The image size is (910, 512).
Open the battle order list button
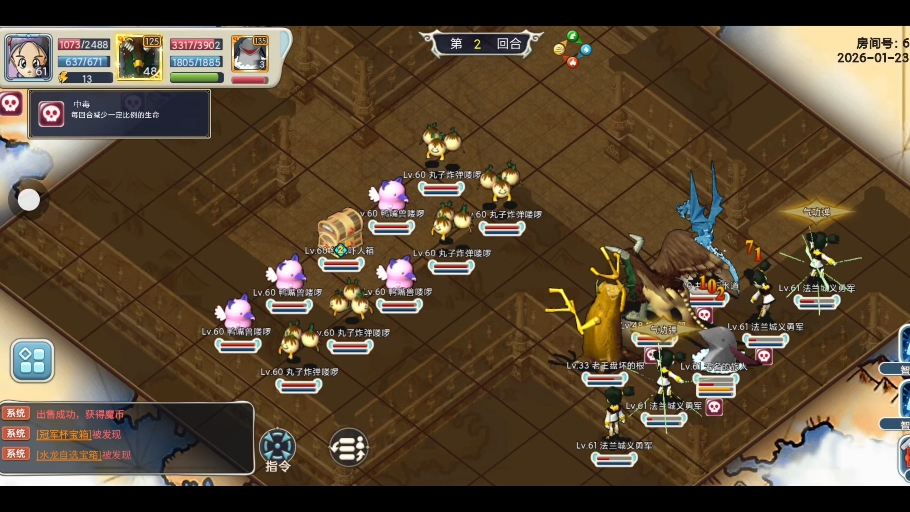pyautogui.click(x=348, y=447)
